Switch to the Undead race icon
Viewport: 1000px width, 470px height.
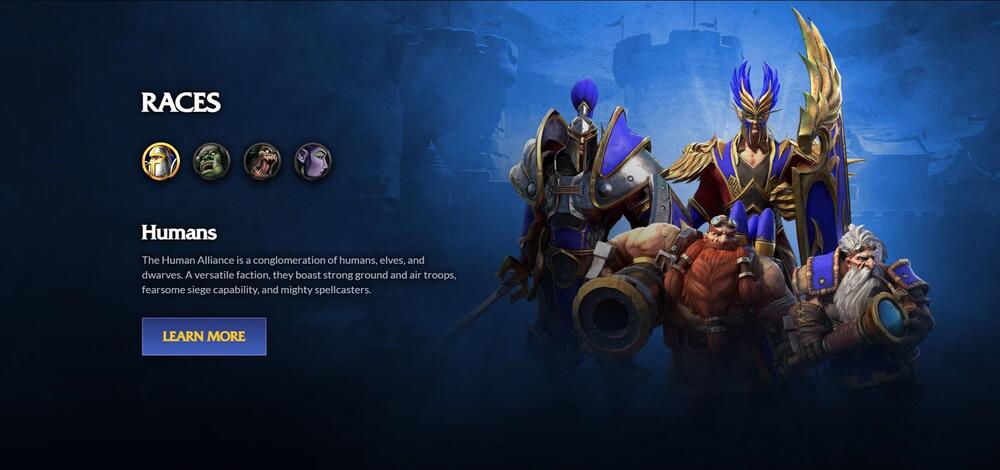pos(262,161)
